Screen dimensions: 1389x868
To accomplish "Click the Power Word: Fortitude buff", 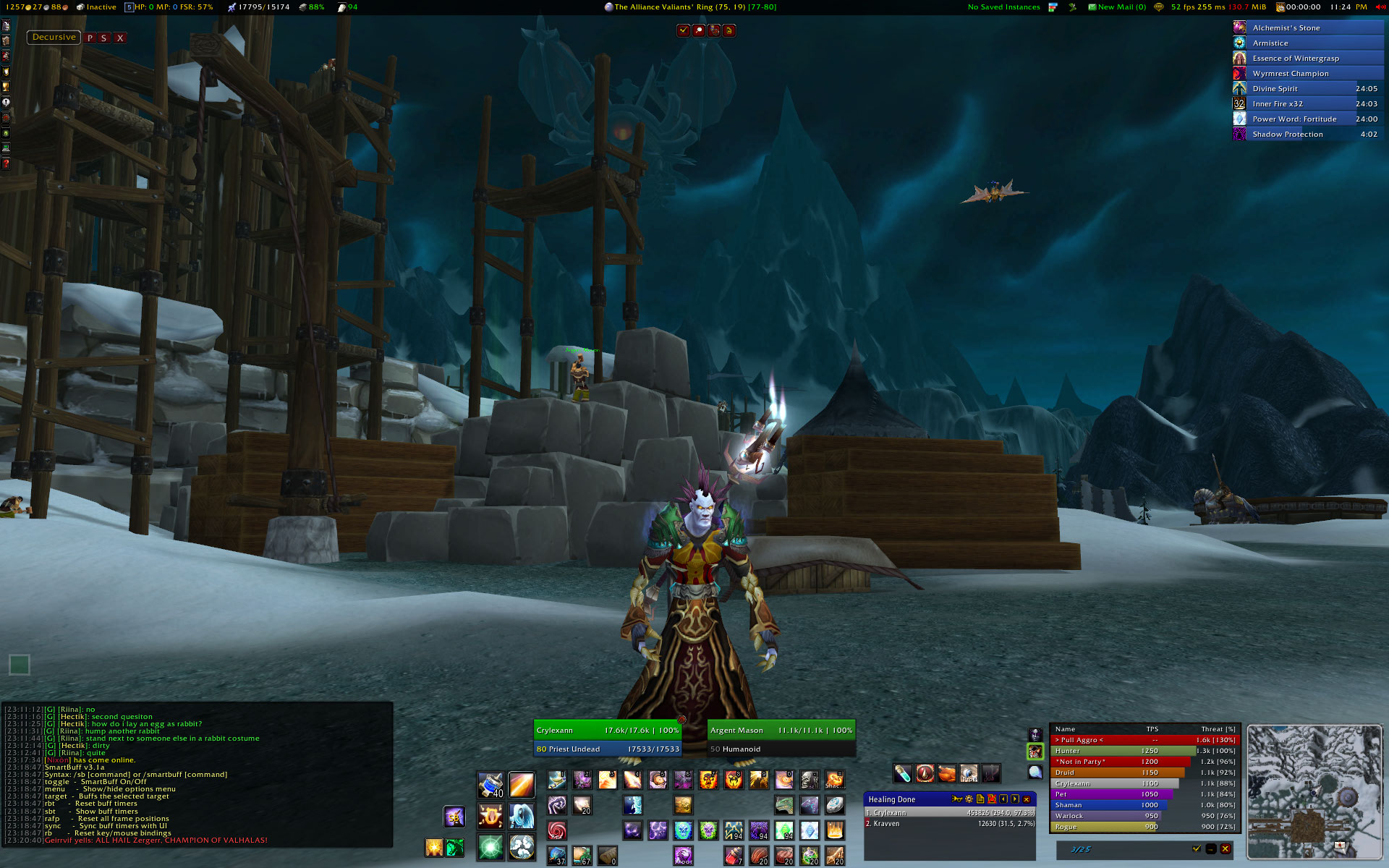I will pyautogui.click(x=1308, y=119).
